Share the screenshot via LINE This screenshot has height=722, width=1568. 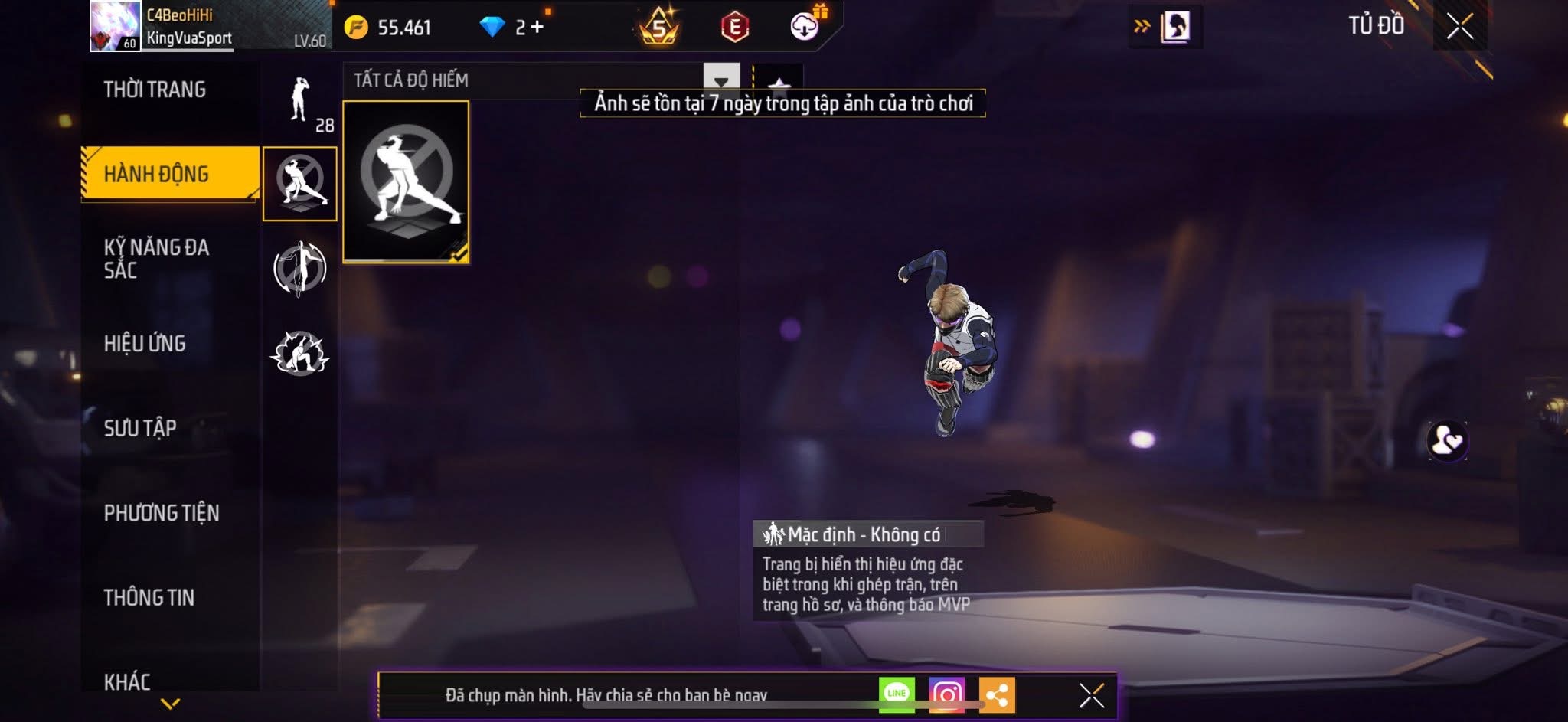(897, 694)
